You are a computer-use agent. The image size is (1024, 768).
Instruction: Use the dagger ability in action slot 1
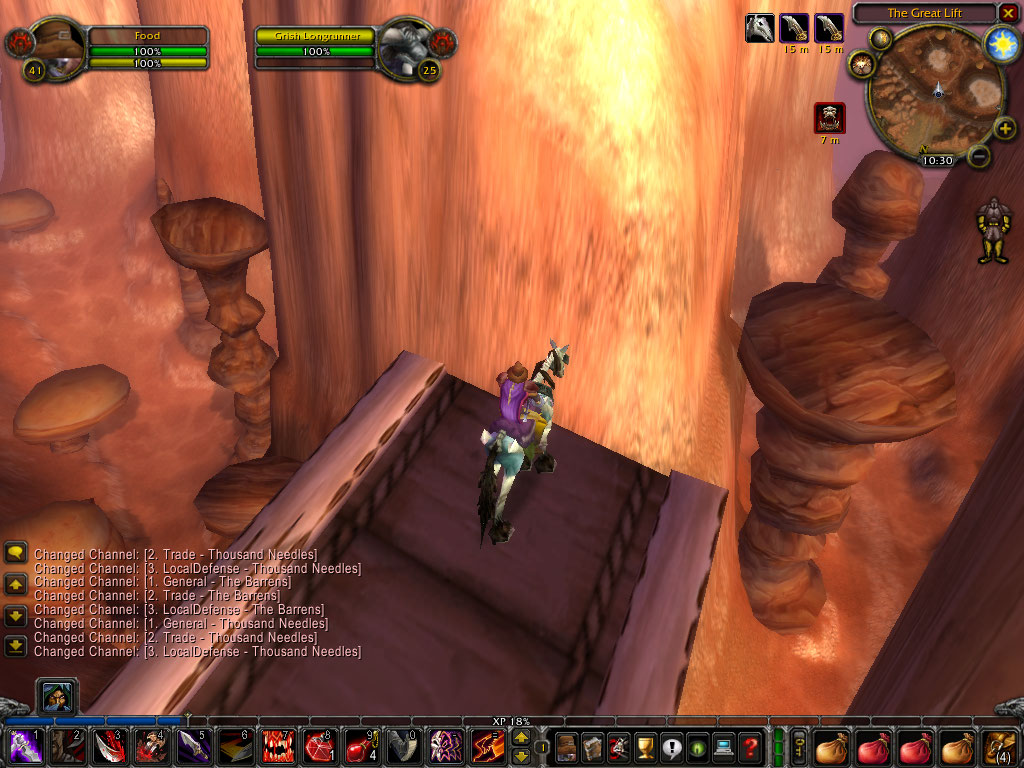click(x=25, y=746)
